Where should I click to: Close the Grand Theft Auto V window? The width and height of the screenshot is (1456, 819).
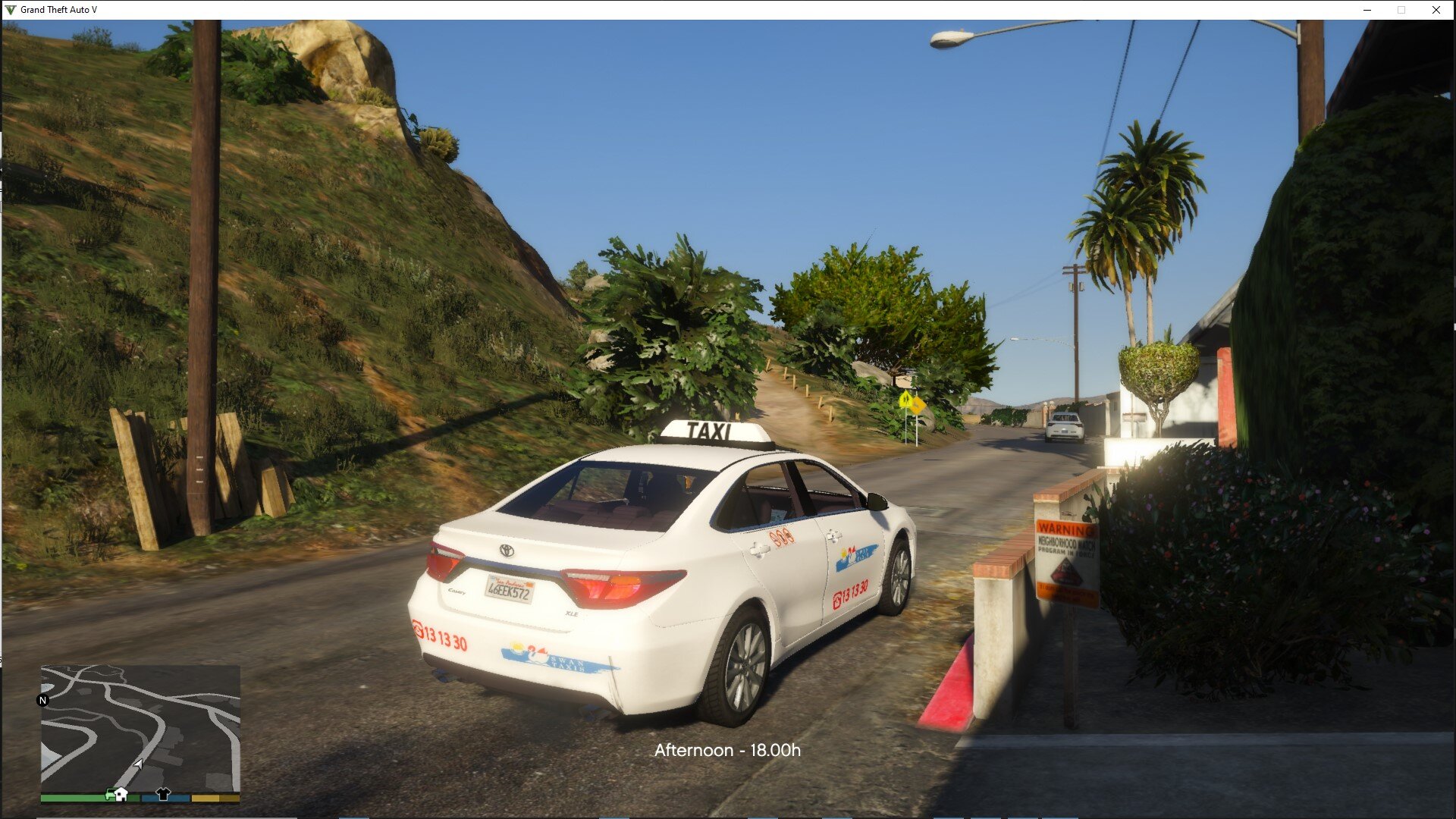tap(1436, 10)
